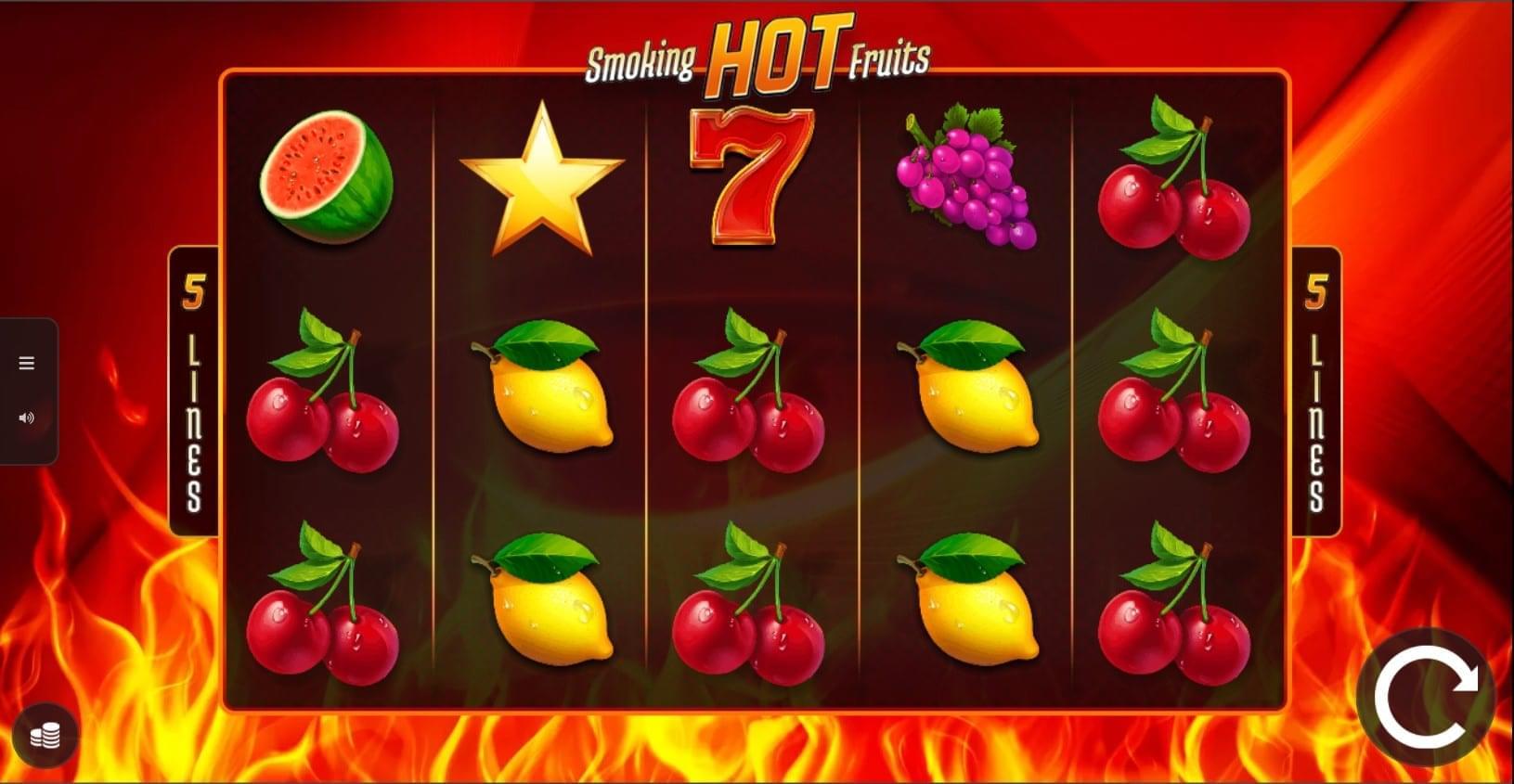Open bet options with coins button
Screen dimensions: 1514x784
click(x=43, y=736)
